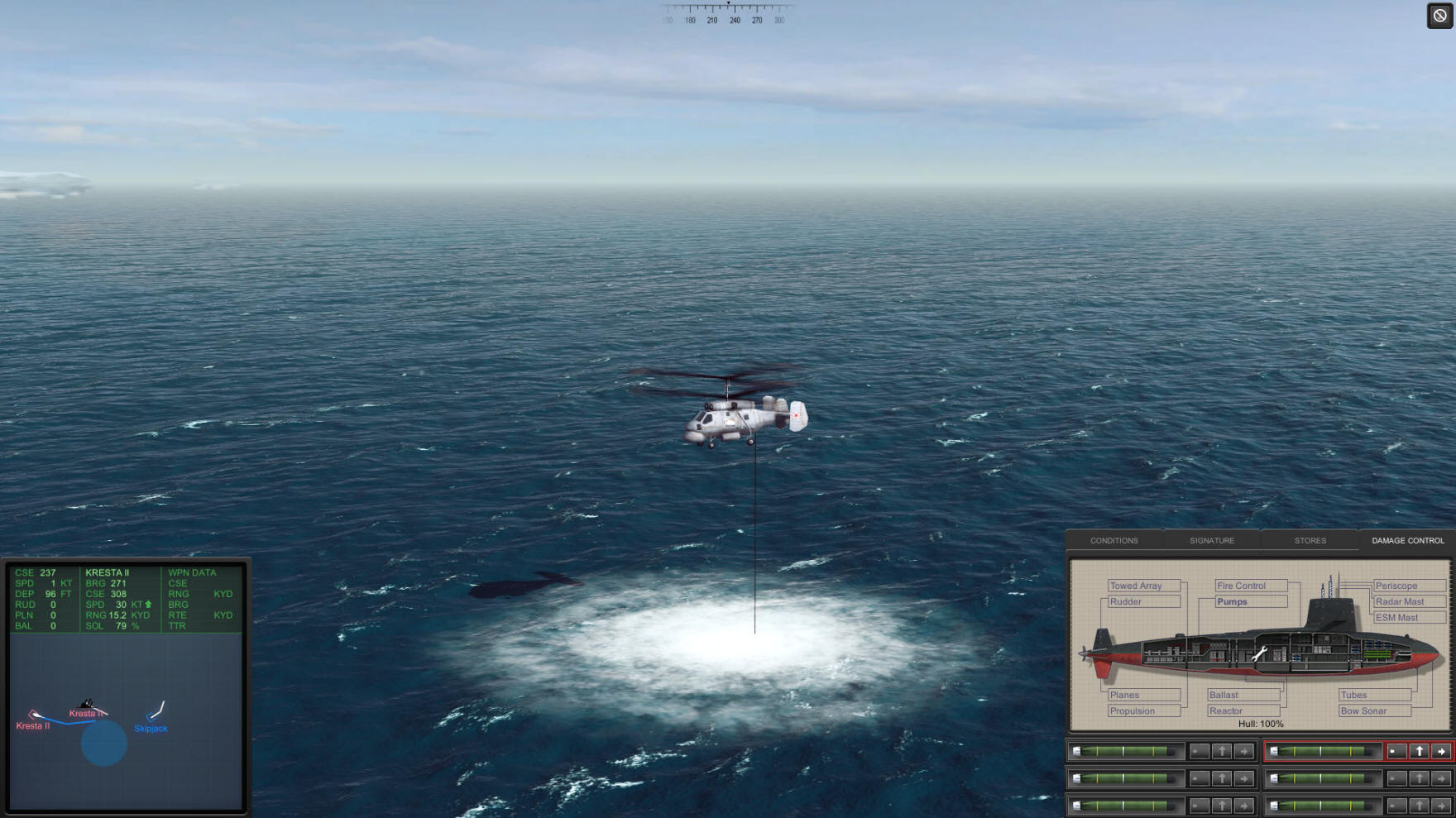This screenshot has width=1456, height=818.
Task: Fire the red-highlighted torpedo tube
Action: (x=1441, y=751)
